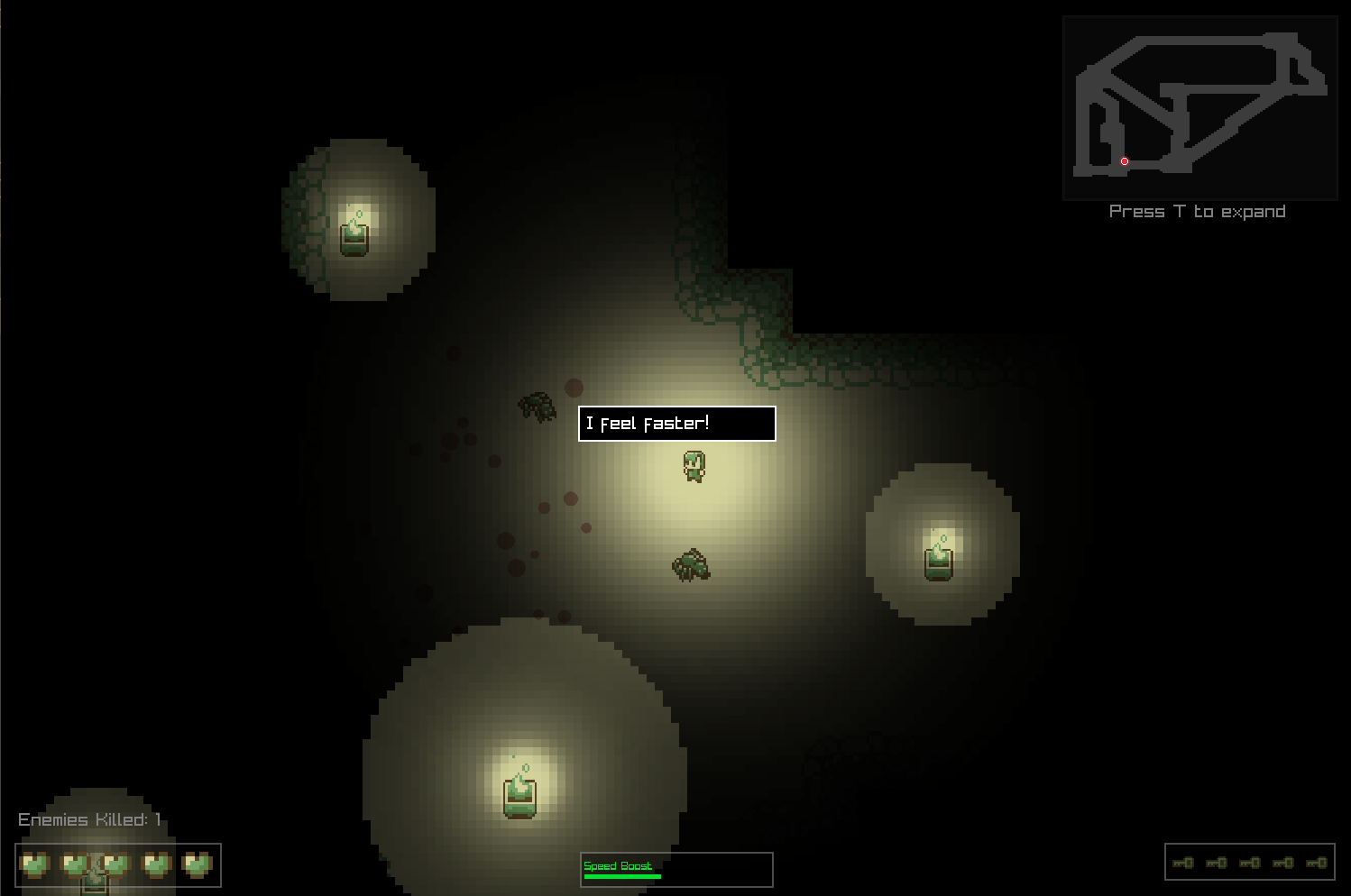Image resolution: width=1351 pixels, height=896 pixels.
Task: Click the Speed Boost label text
Action: click(617, 864)
